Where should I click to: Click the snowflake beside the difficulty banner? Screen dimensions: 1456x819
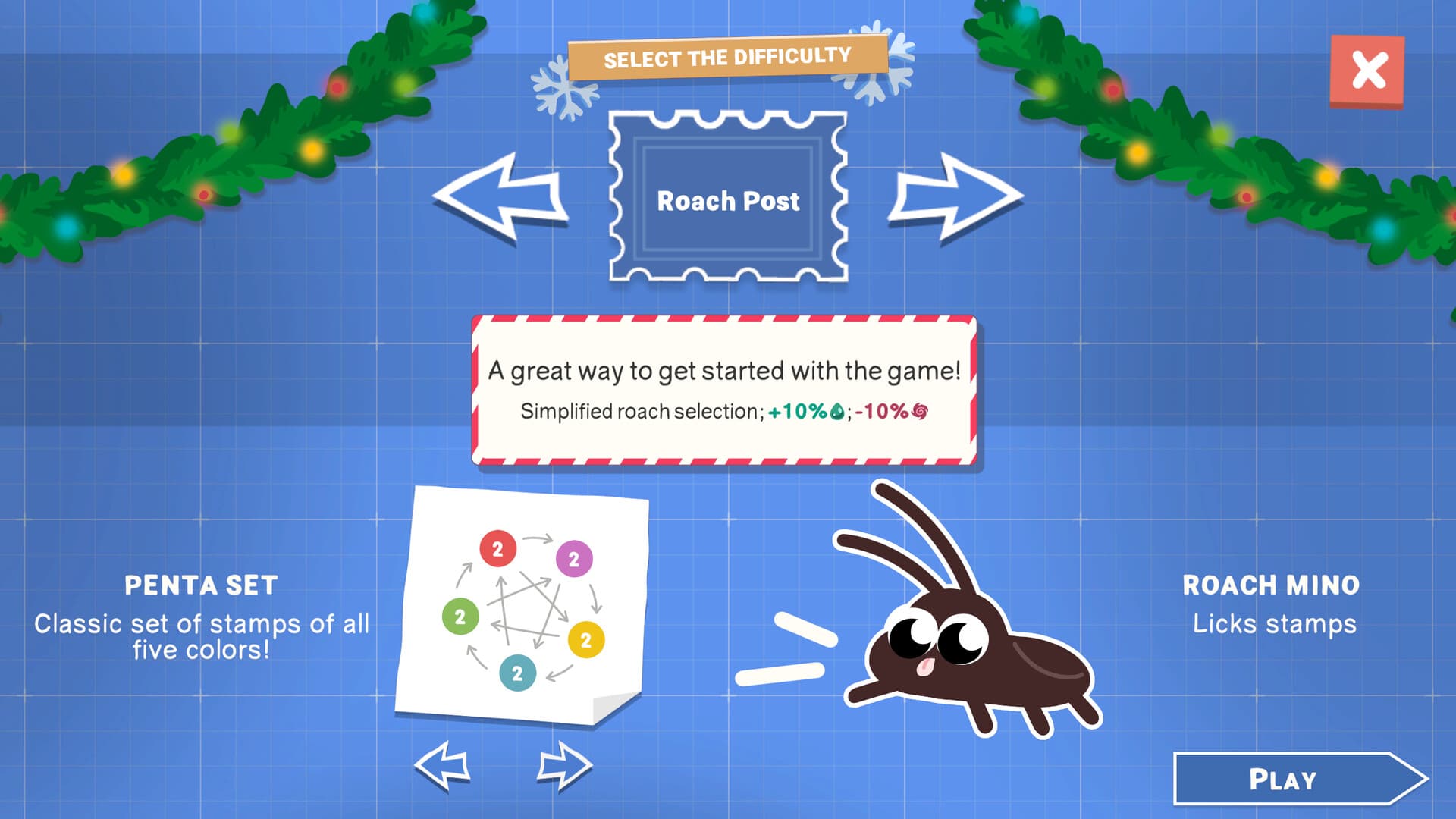pos(565,86)
